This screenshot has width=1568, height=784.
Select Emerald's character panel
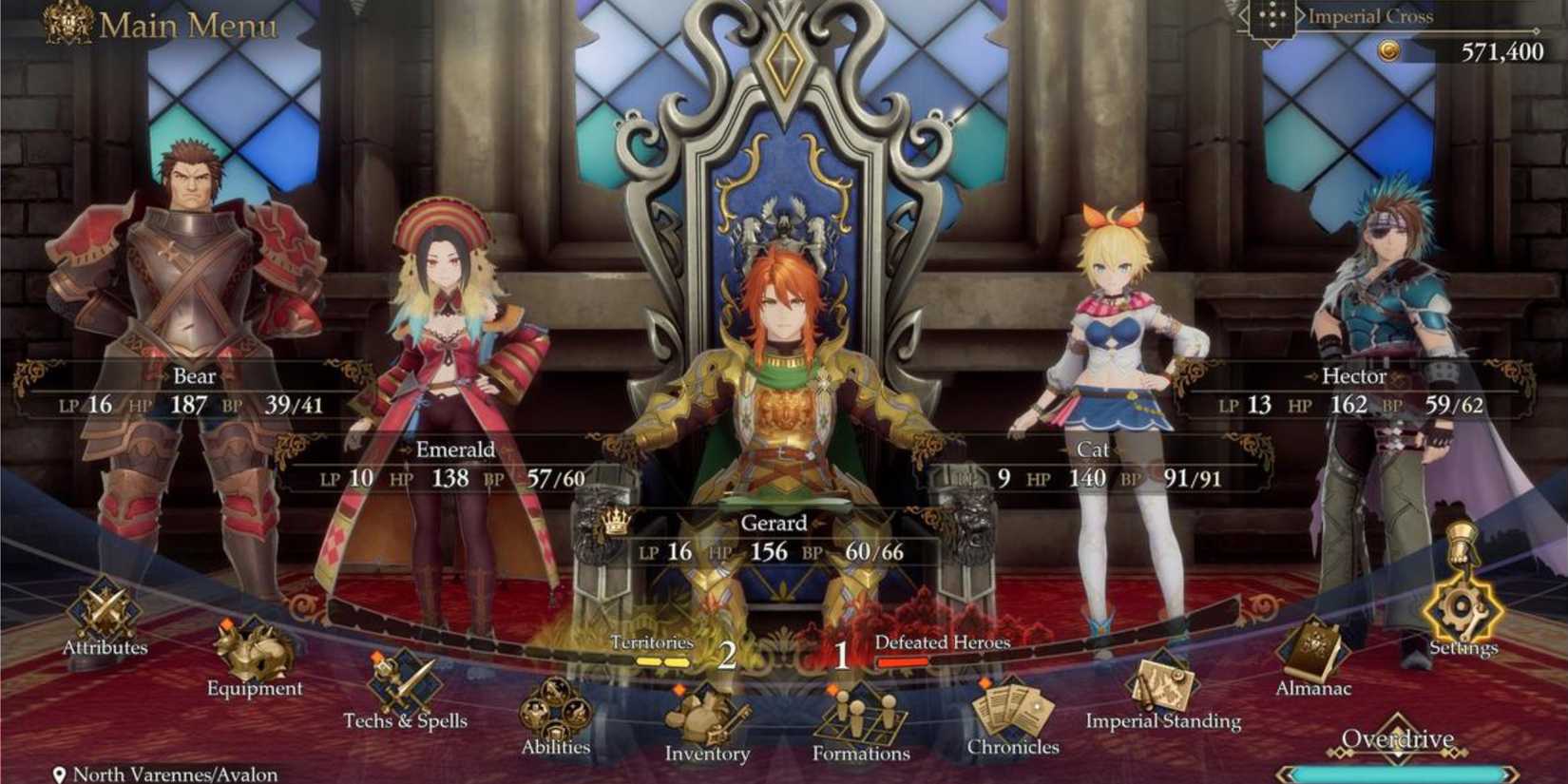click(x=457, y=463)
